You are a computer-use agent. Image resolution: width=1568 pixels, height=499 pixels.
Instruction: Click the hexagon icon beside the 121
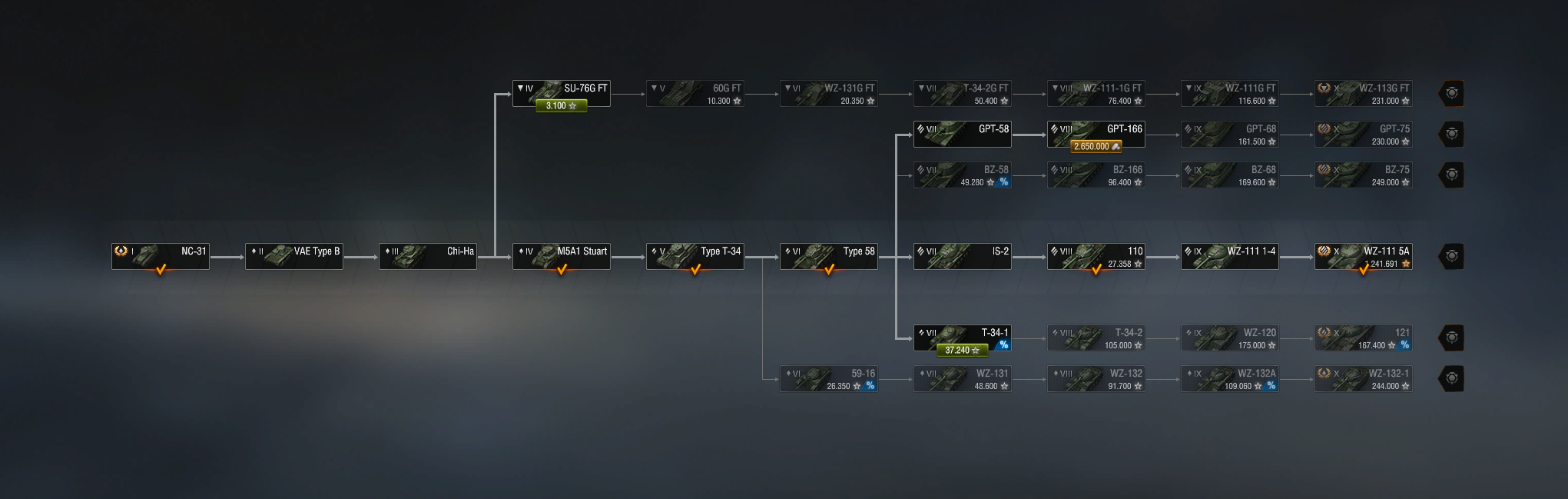1451,338
